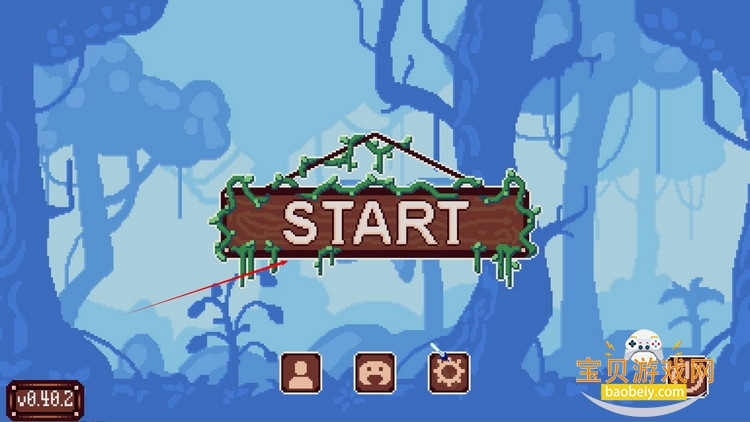Open the gear settings button
This screenshot has height=422, width=750.
tap(449, 372)
